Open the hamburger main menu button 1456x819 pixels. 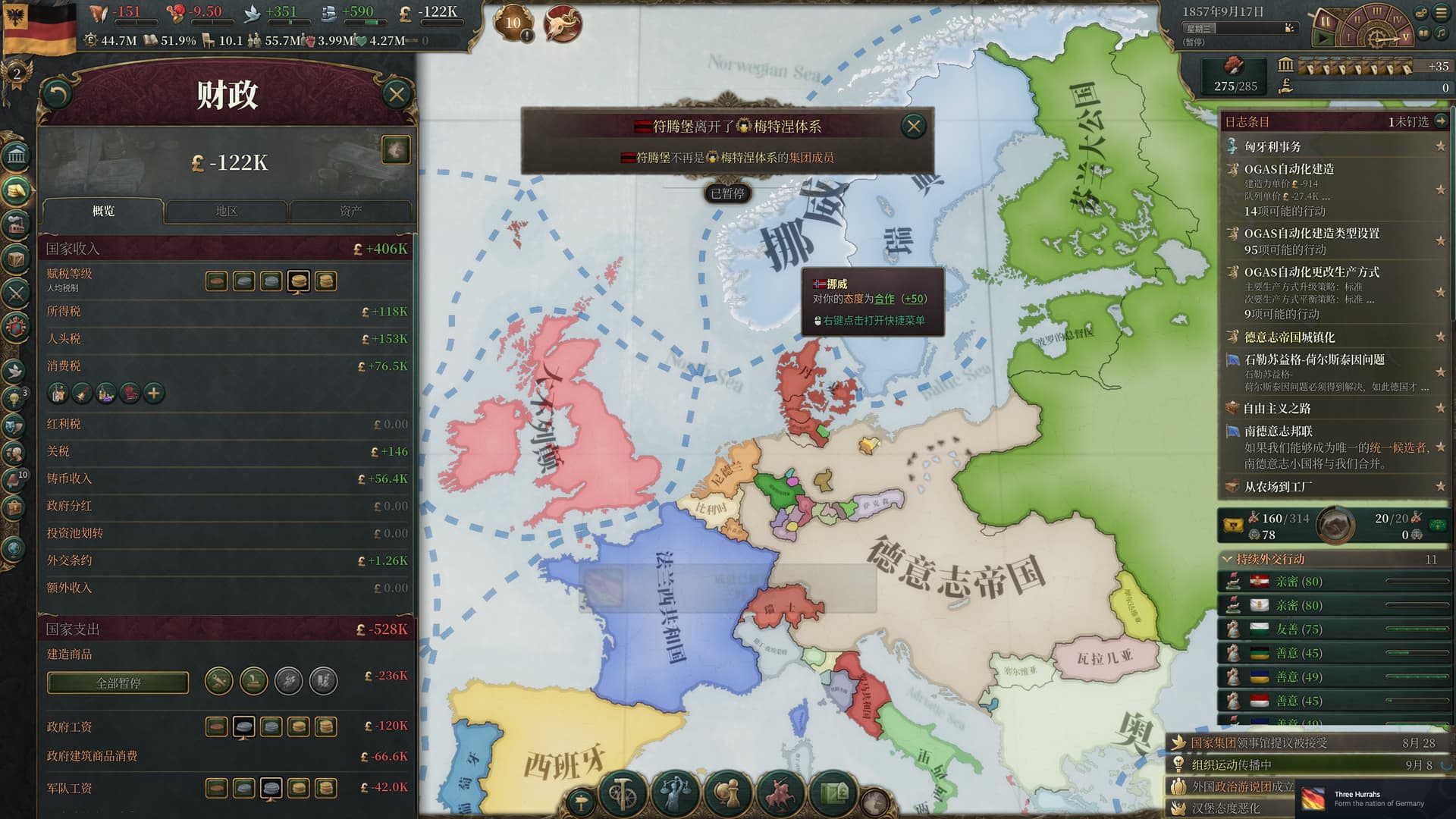tap(1441, 13)
